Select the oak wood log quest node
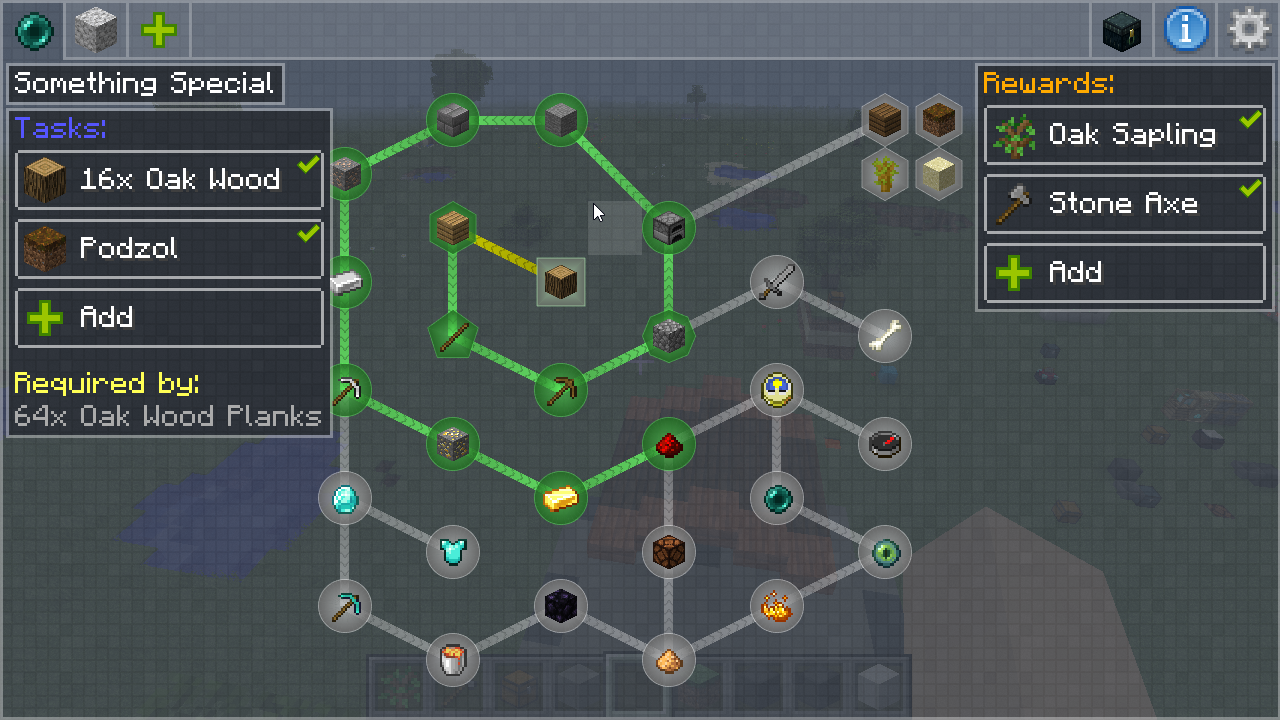 tap(561, 282)
